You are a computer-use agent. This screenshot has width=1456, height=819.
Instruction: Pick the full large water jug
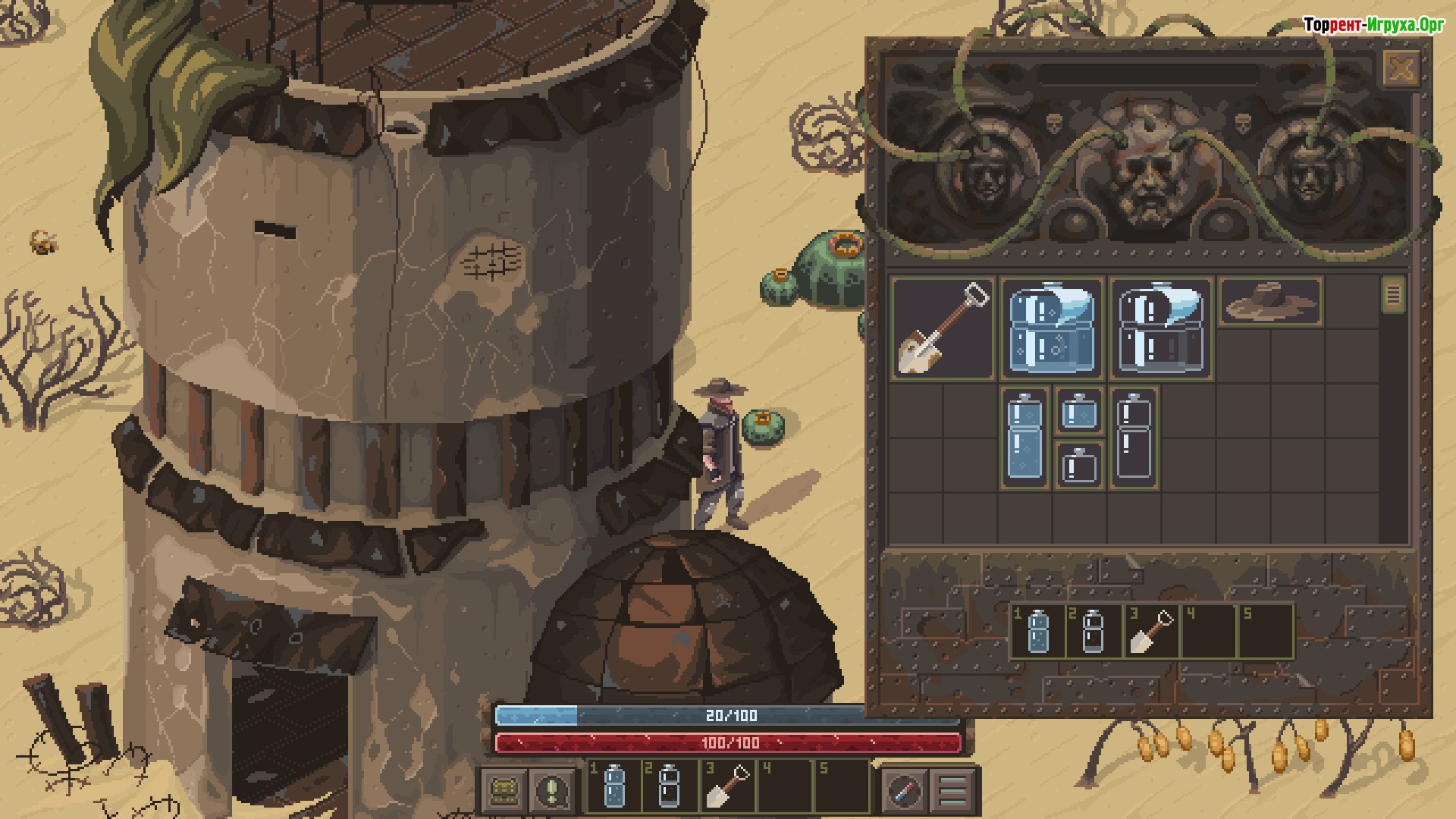pos(1052,328)
